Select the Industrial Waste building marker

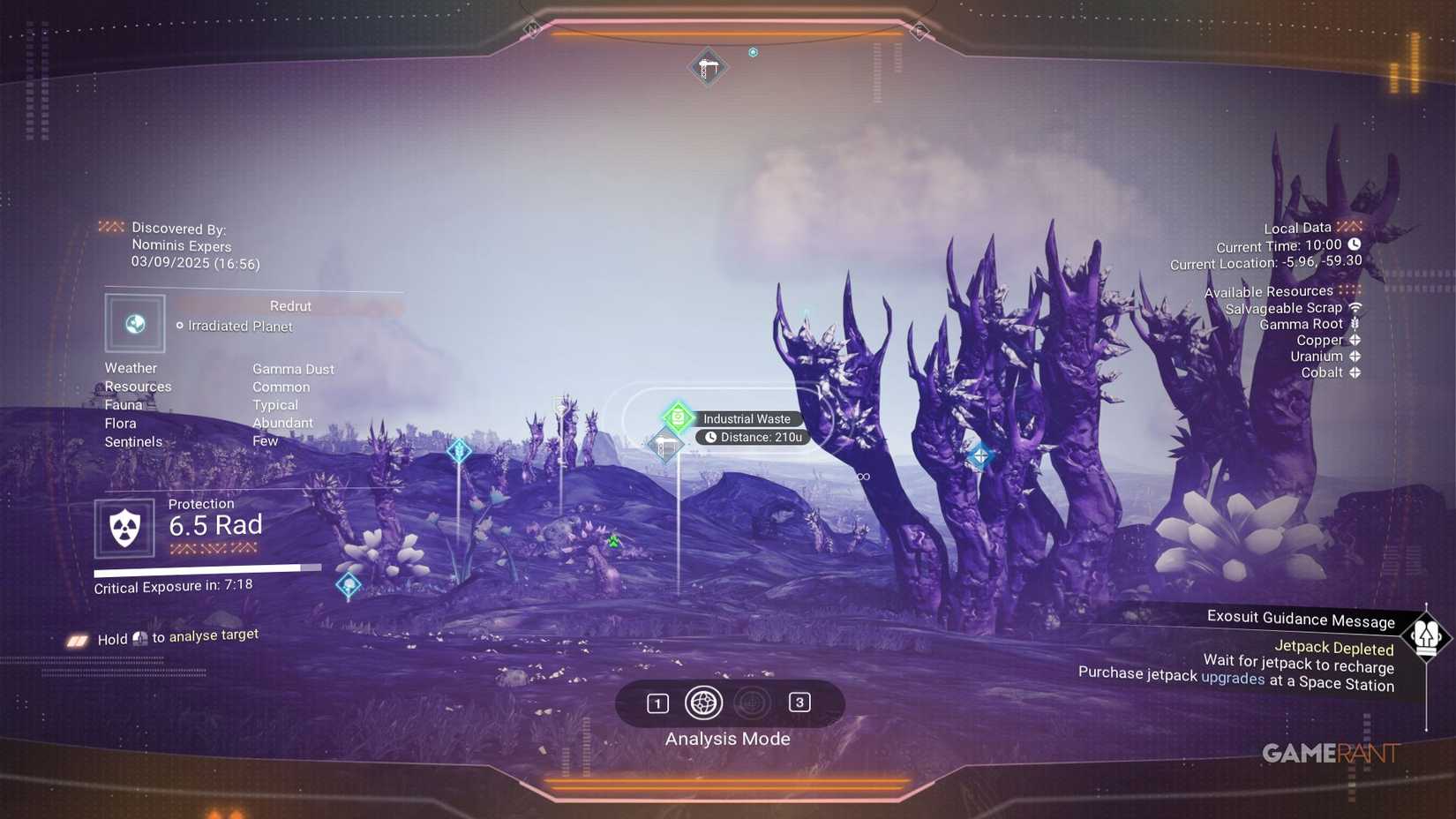pyautogui.click(x=664, y=446)
